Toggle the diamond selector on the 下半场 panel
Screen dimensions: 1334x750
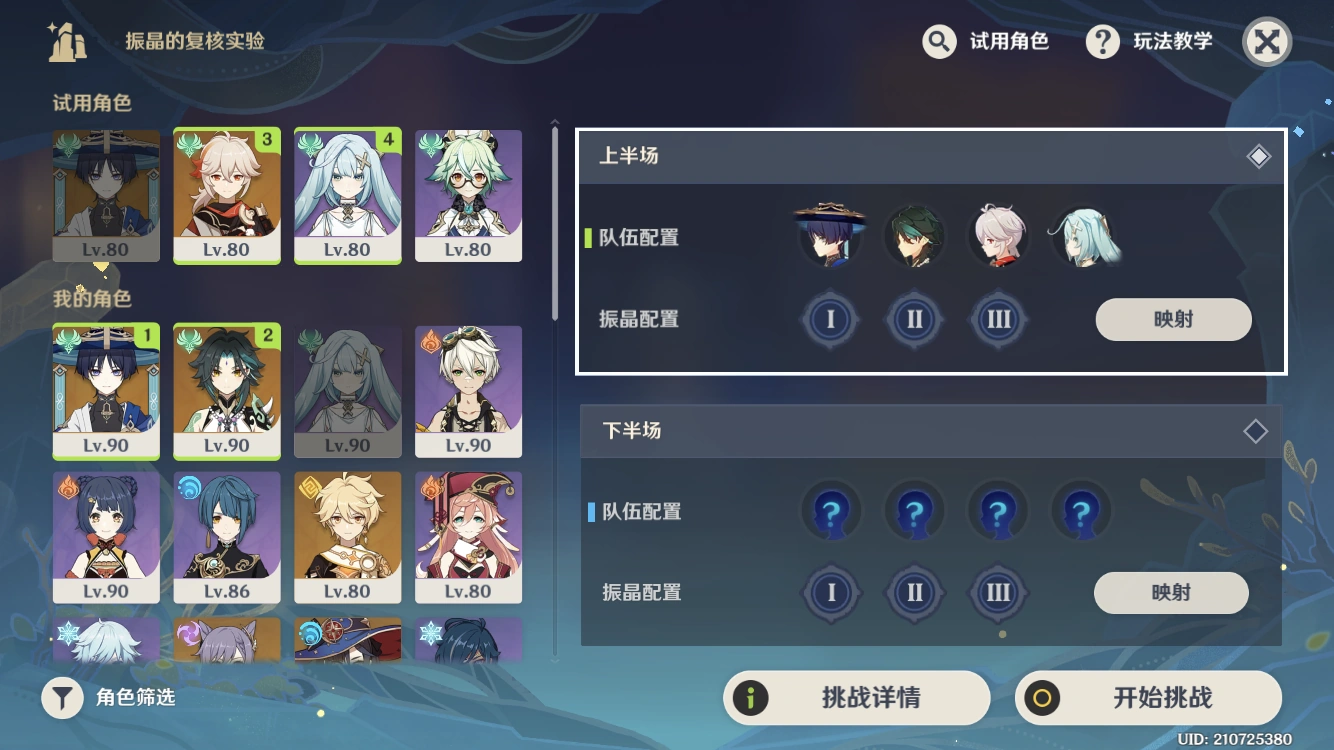point(1255,431)
